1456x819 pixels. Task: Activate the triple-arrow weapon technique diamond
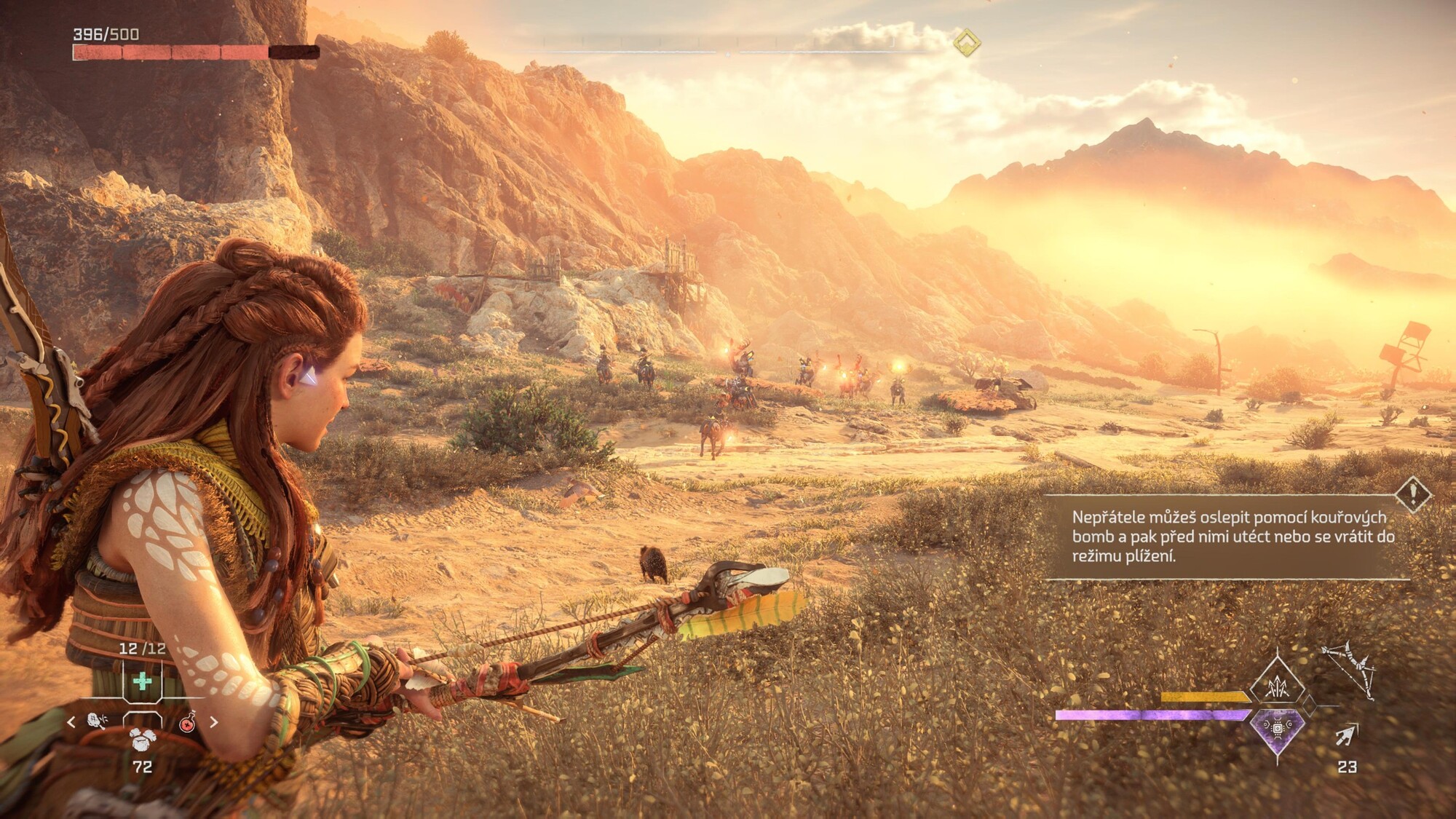pos(1278,686)
